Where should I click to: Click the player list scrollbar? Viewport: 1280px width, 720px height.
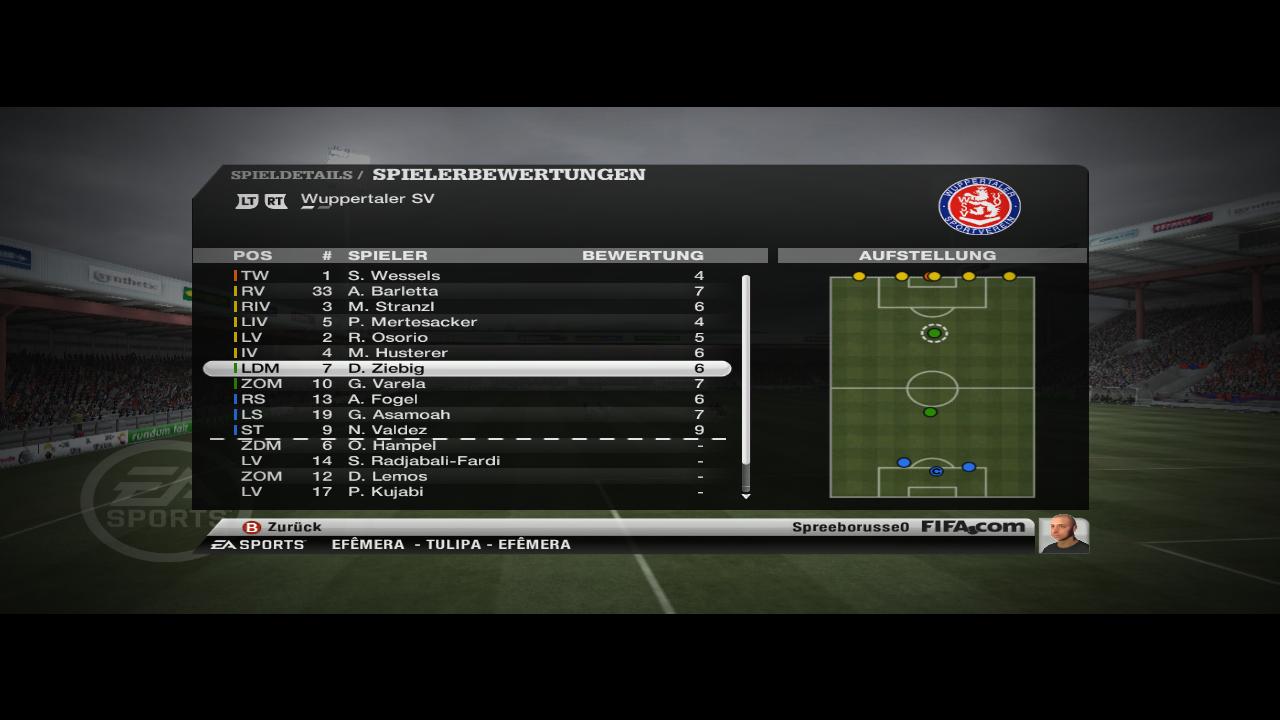(x=746, y=370)
